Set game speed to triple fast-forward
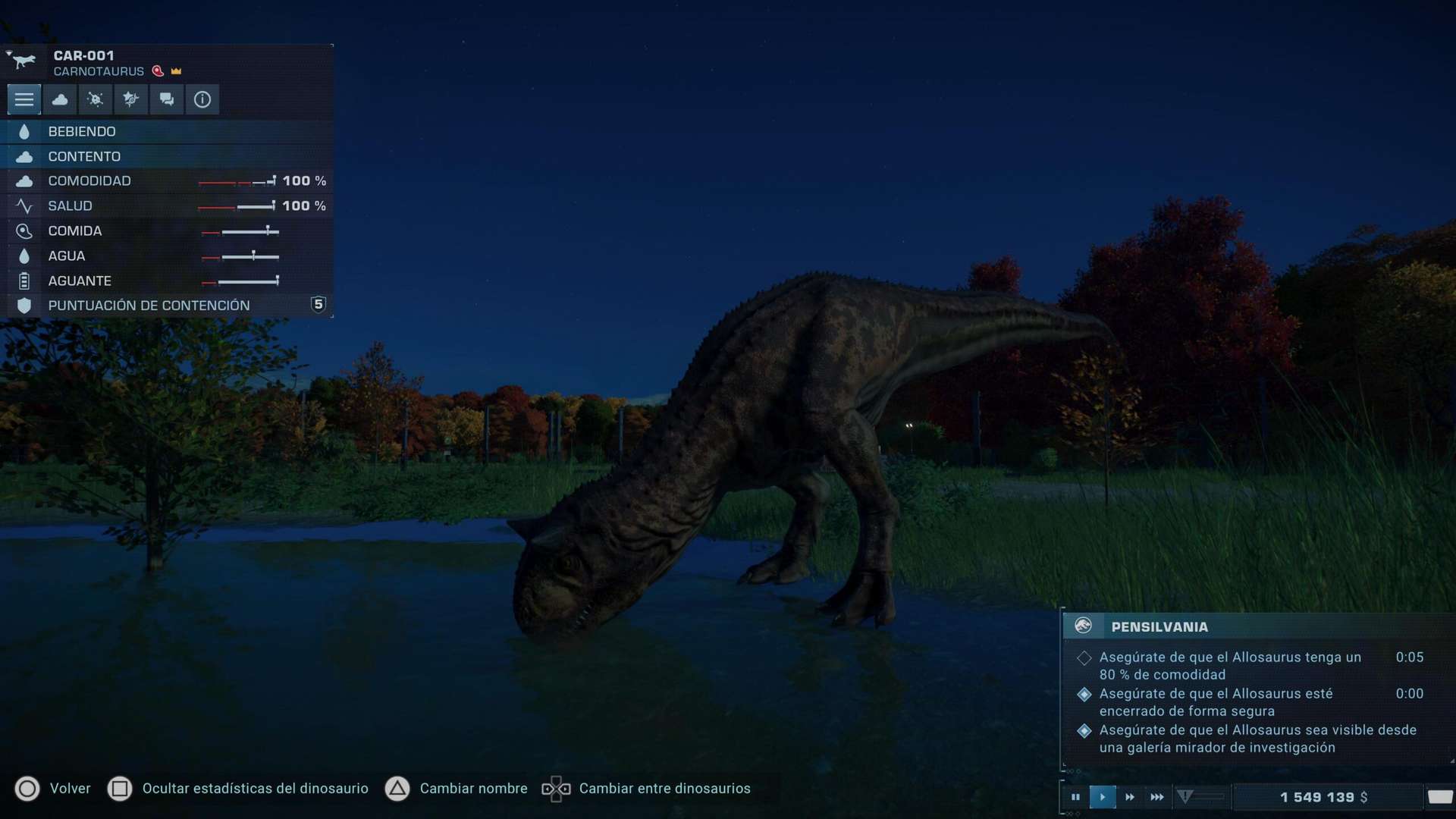This screenshot has height=819, width=1456. (x=1157, y=797)
